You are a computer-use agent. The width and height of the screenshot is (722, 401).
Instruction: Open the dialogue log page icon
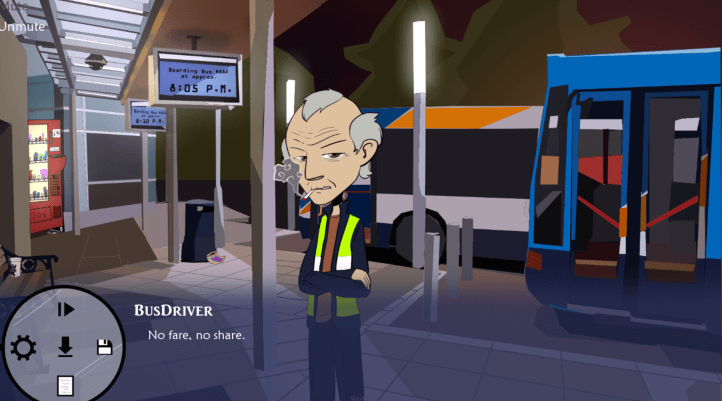click(65, 385)
